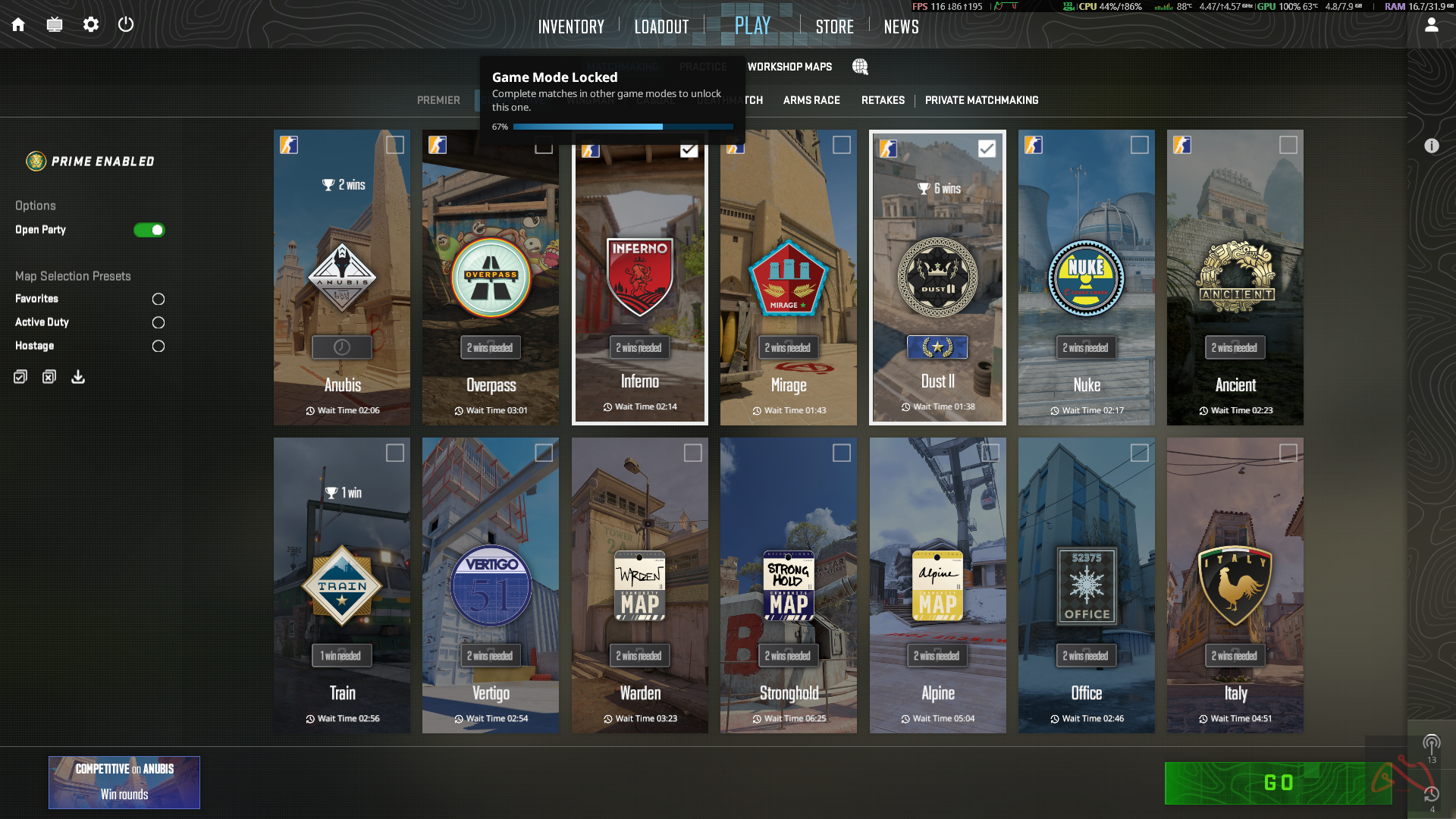
Task: Show the News page
Action: [x=901, y=27]
